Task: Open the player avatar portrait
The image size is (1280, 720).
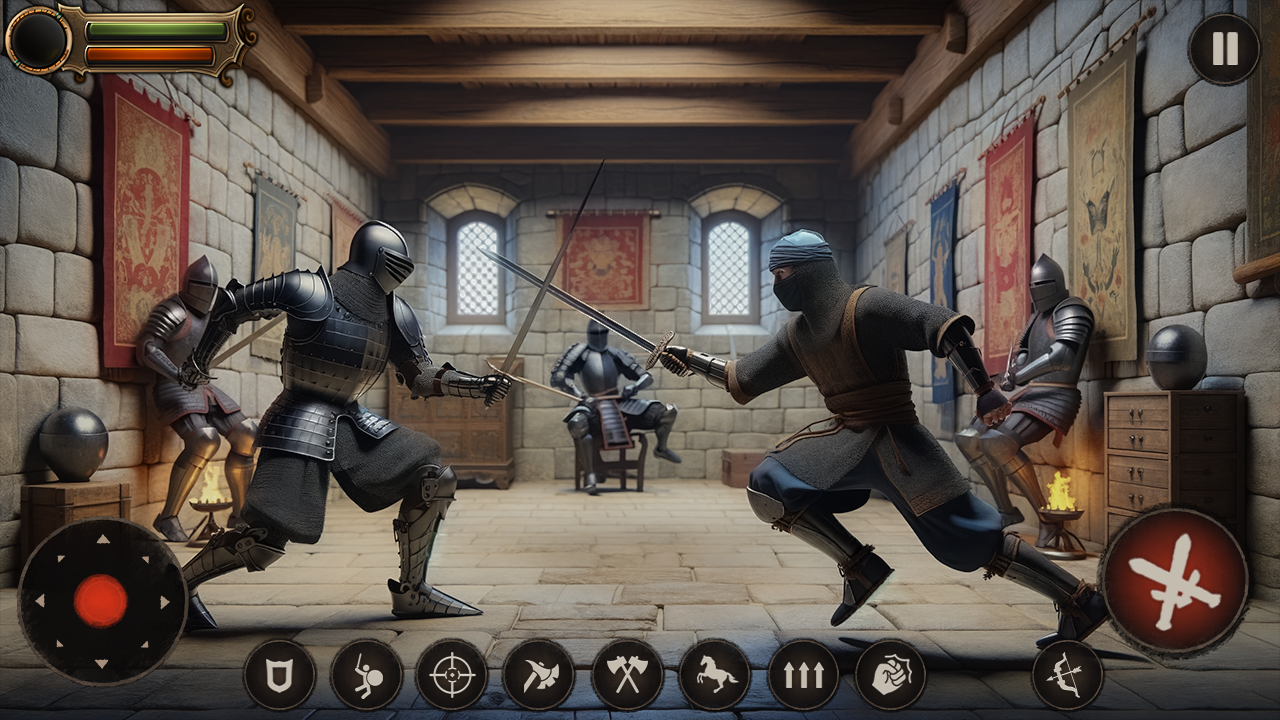Action: [x=38, y=40]
